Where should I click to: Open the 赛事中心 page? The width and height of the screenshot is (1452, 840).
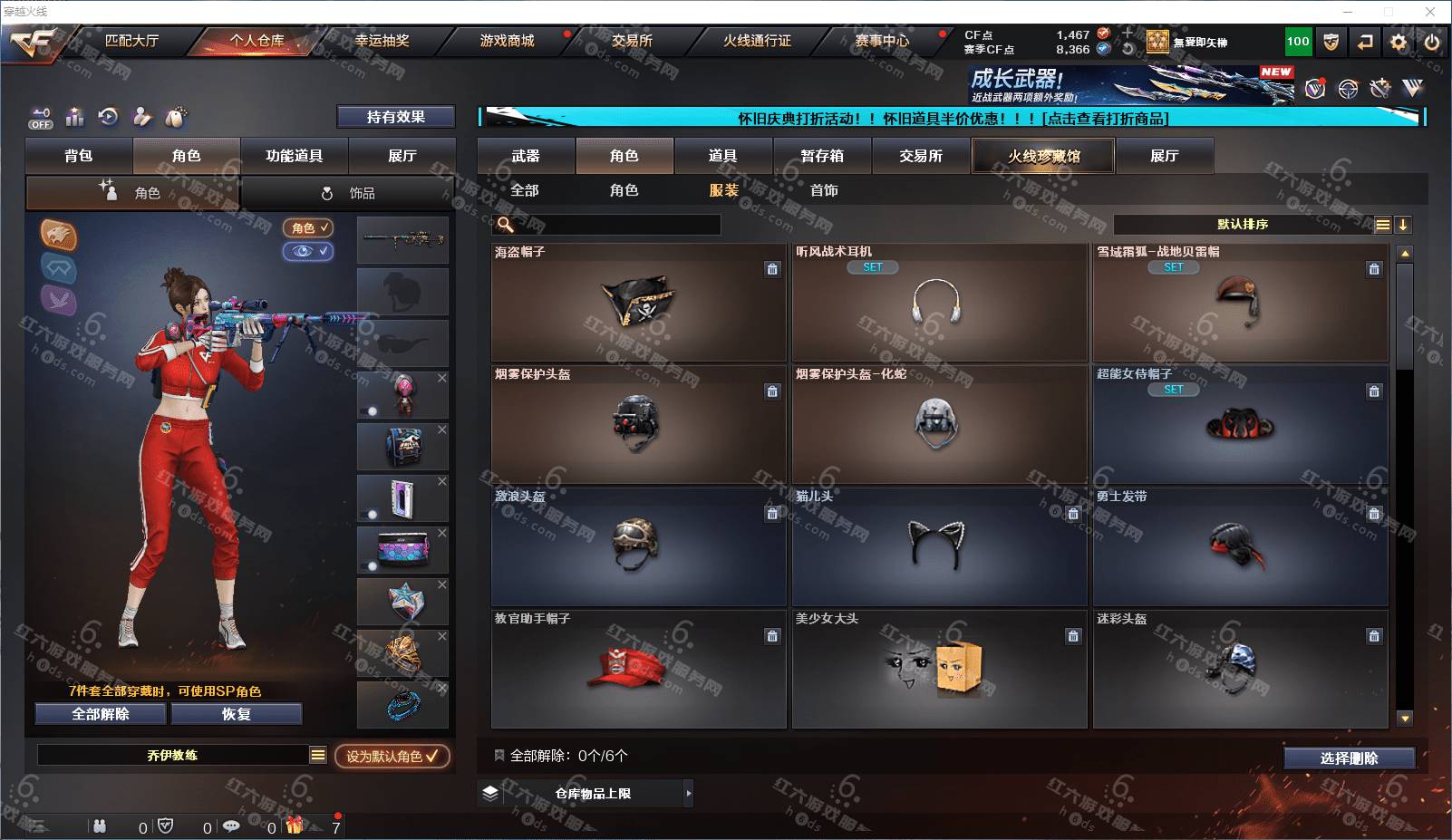coord(882,41)
